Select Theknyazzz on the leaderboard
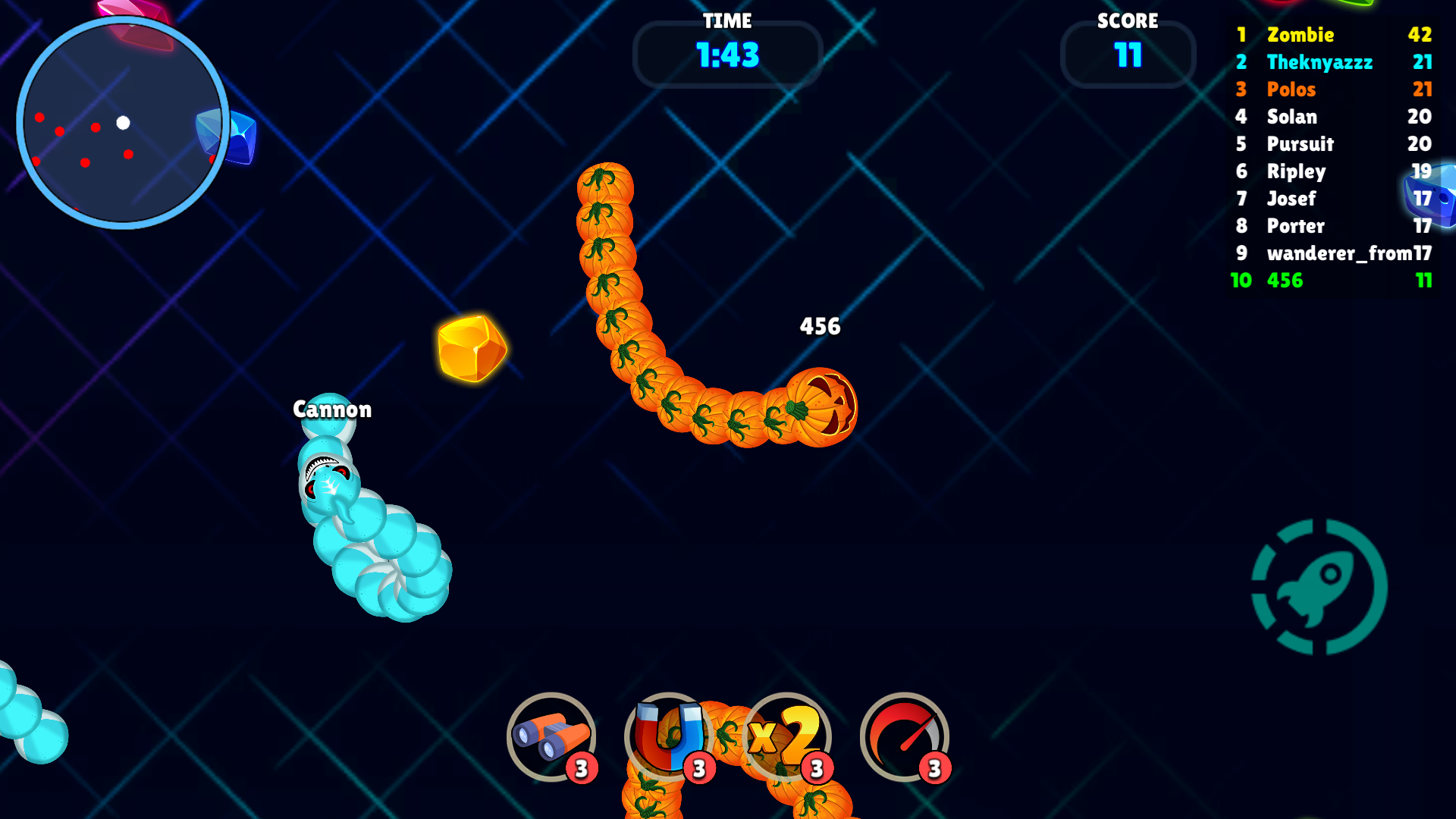 1319,62
